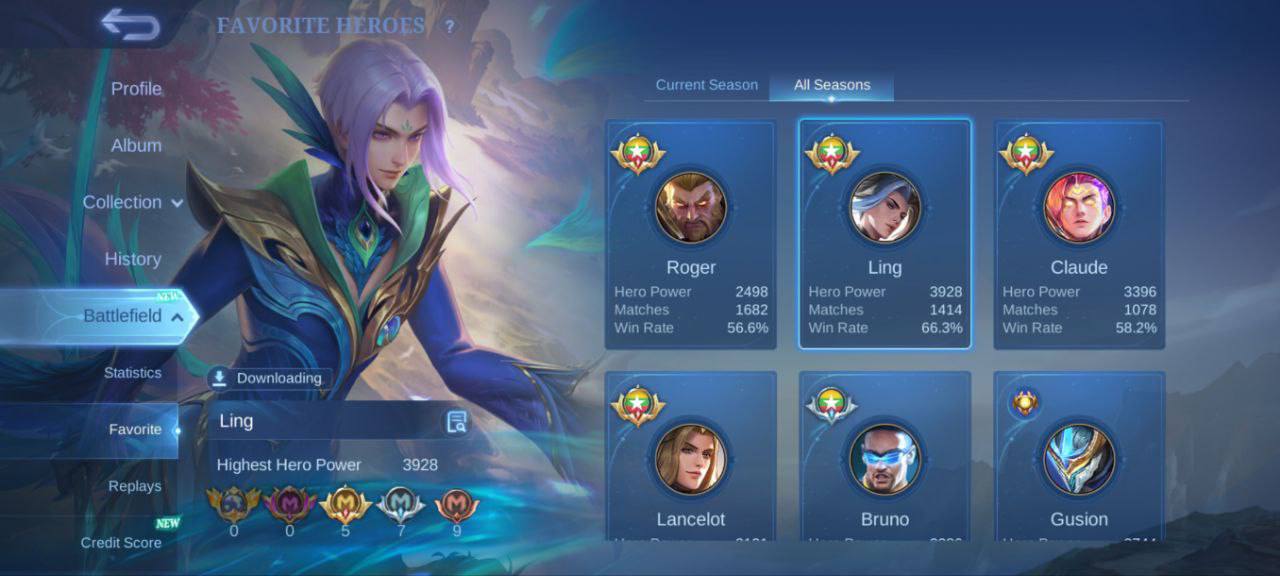1280x576 pixels.
Task: View the Credit Score page
Action: [x=121, y=543]
